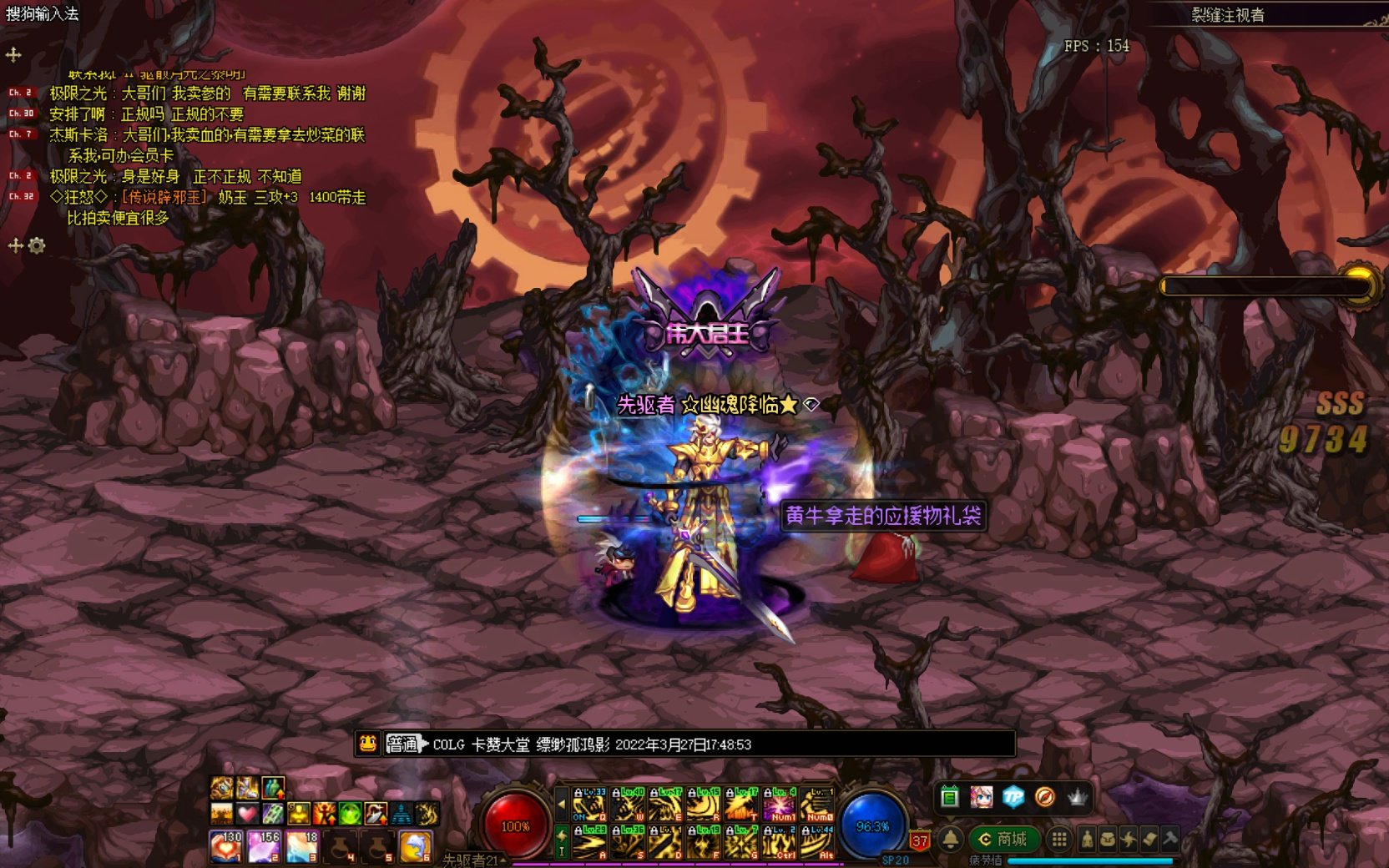Click the notification bell icon
1389x868 pixels.
click(x=950, y=839)
